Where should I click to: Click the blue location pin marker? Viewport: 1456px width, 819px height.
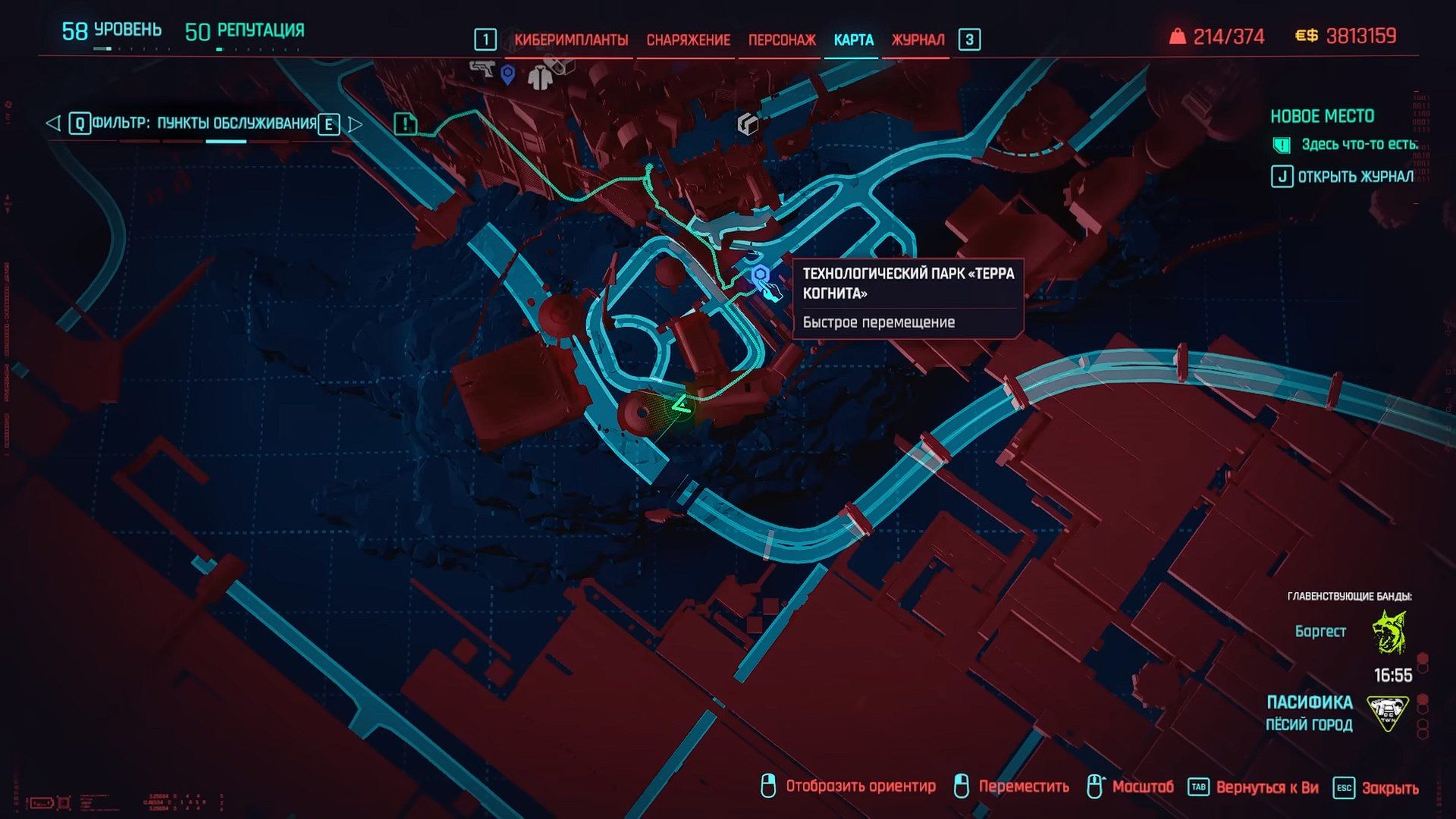[508, 74]
